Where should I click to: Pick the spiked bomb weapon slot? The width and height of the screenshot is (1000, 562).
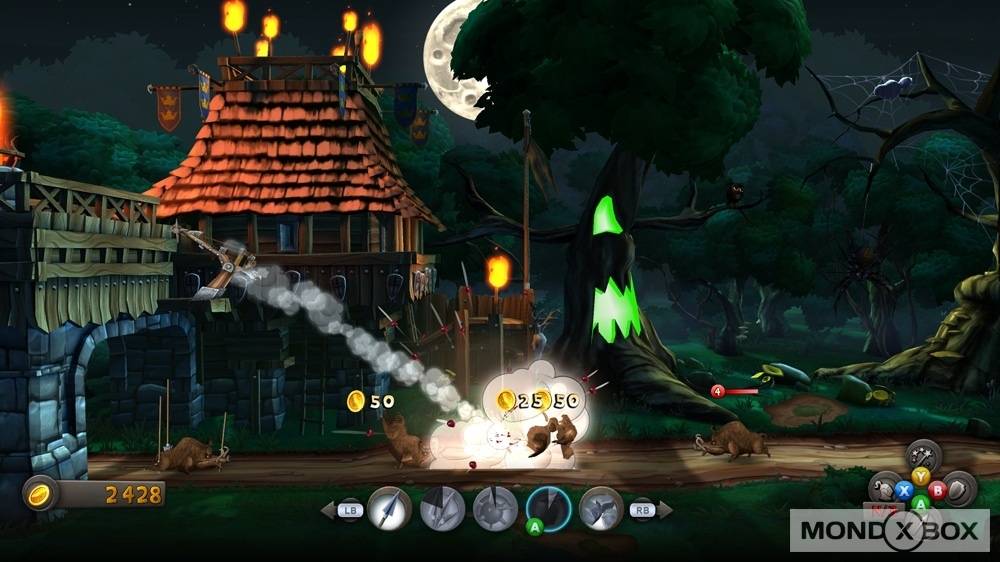coord(495,508)
